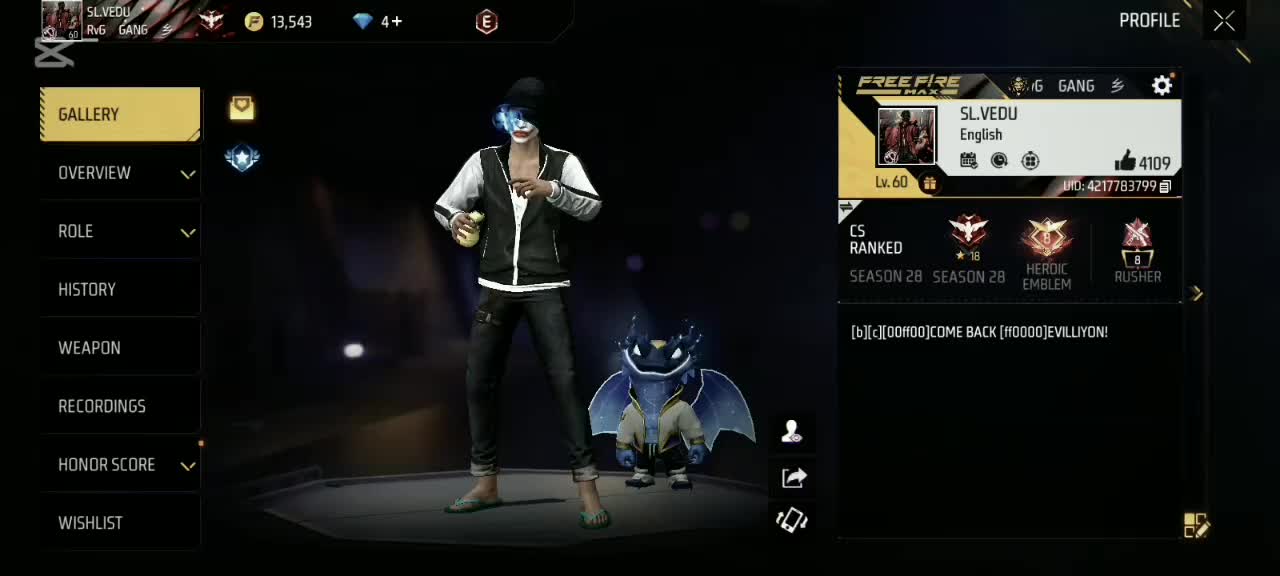The height and width of the screenshot is (576, 1280).
Task: Edit the signature with the pencil icon
Action: pyautogui.click(x=1196, y=526)
